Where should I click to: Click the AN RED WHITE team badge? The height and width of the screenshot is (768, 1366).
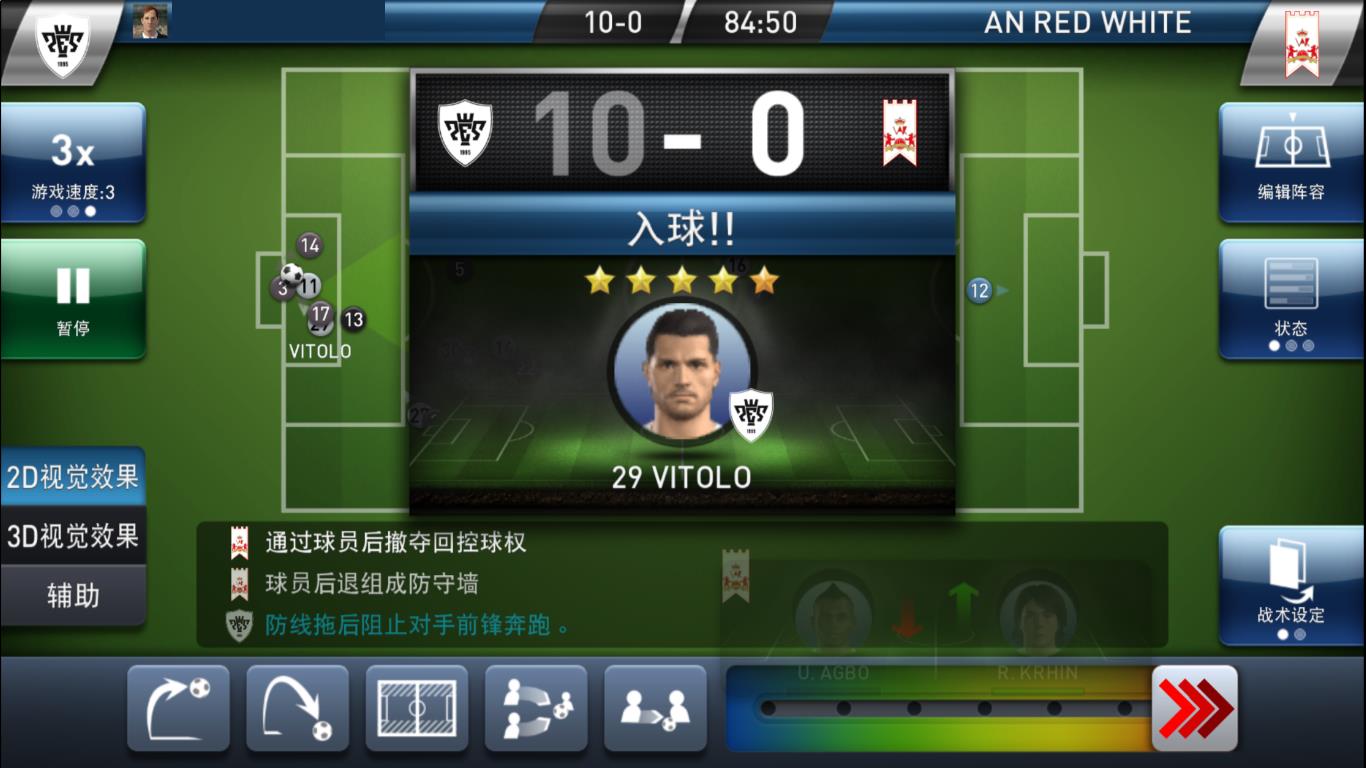(x=1302, y=42)
